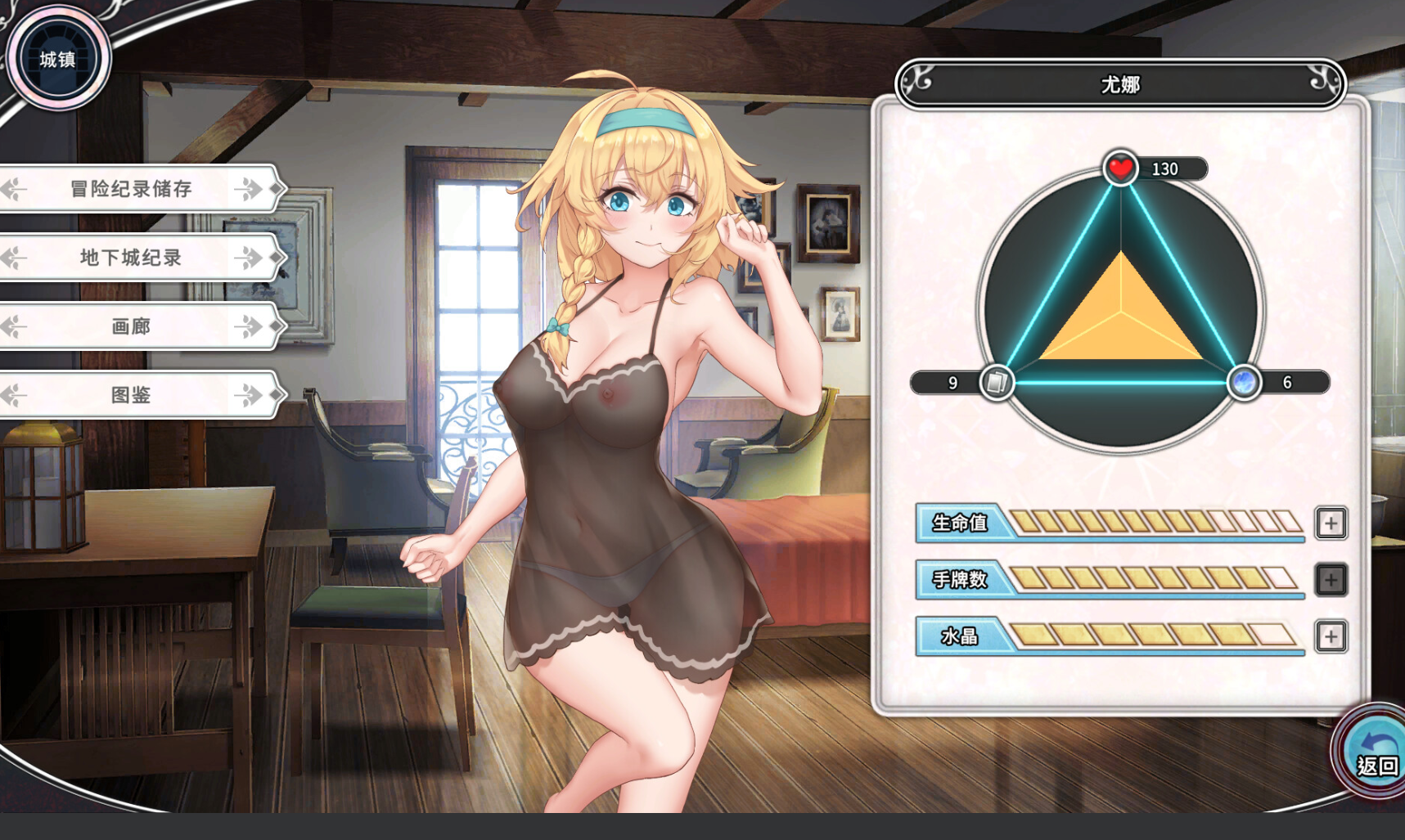Select 冒险纪录储存 save record menu

click(131, 189)
